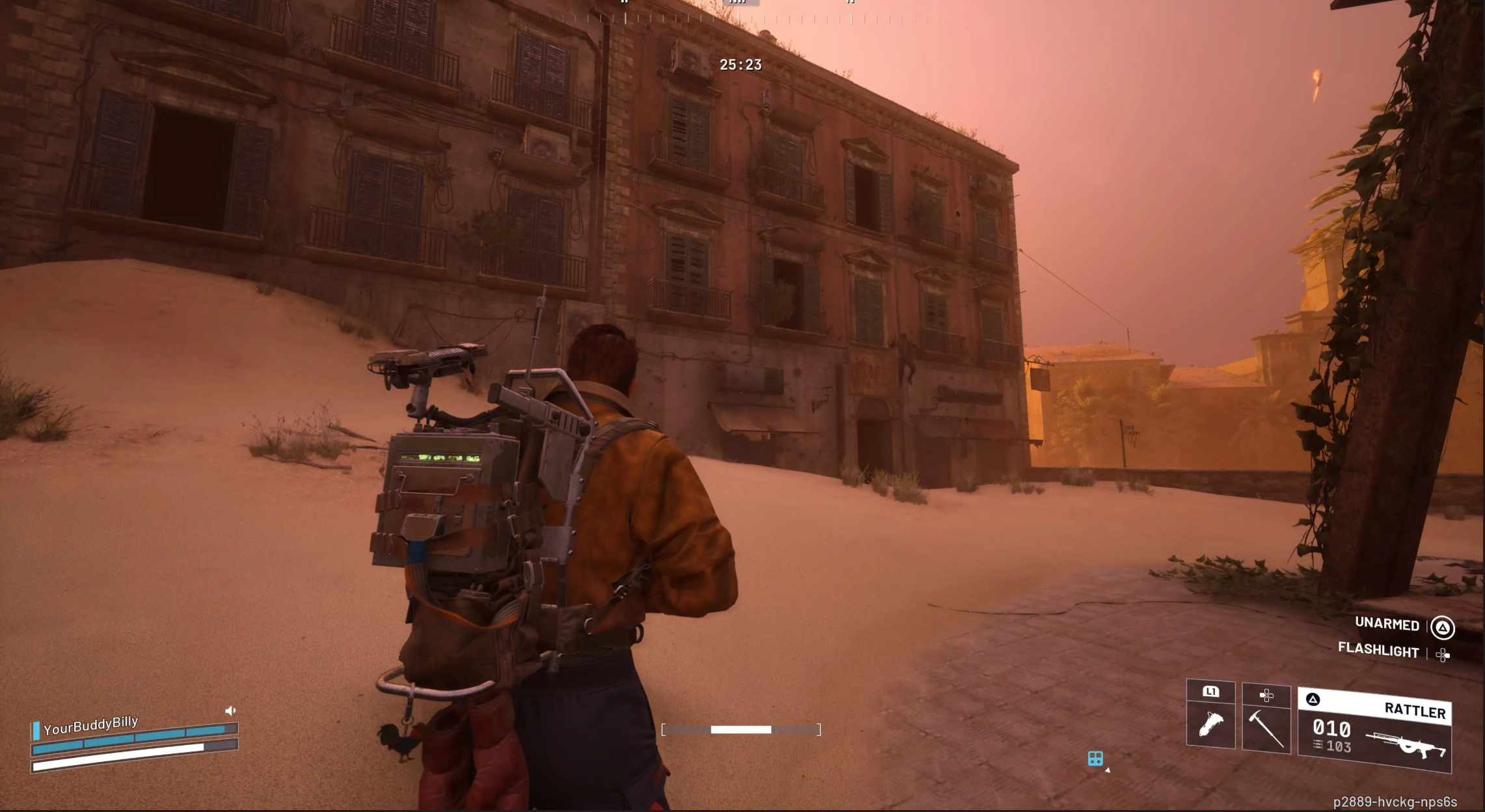Toggle the voice chat speaker icon
The image size is (1485, 812).
tap(230, 710)
